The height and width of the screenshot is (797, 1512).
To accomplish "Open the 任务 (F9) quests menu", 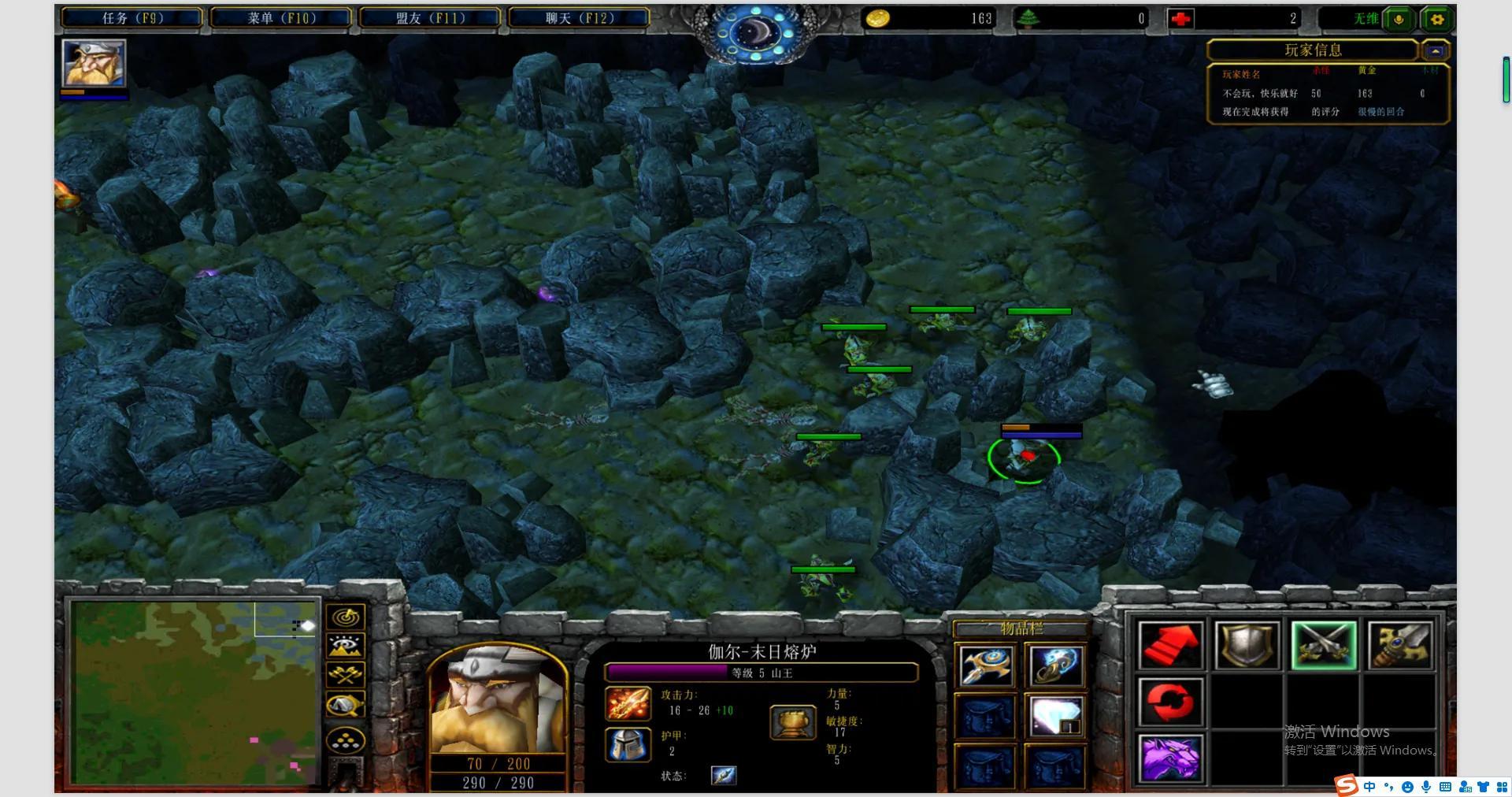I will pyautogui.click(x=132, y=18).
